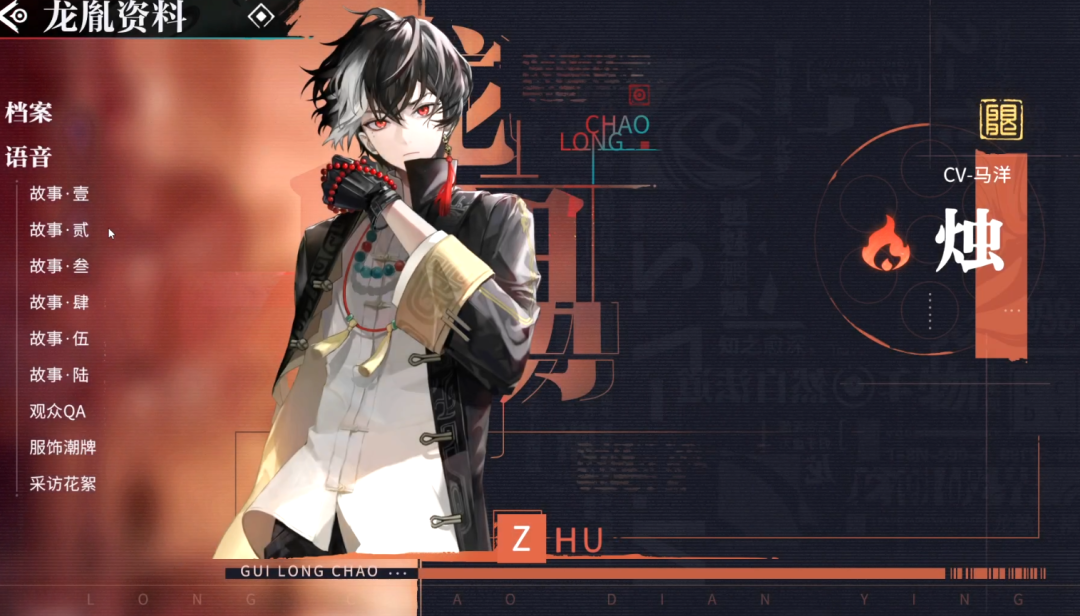Select the 故事·叁 voice line
Image resolution: width=1080 pixels, height=616 pixels.
pos(59,266)
